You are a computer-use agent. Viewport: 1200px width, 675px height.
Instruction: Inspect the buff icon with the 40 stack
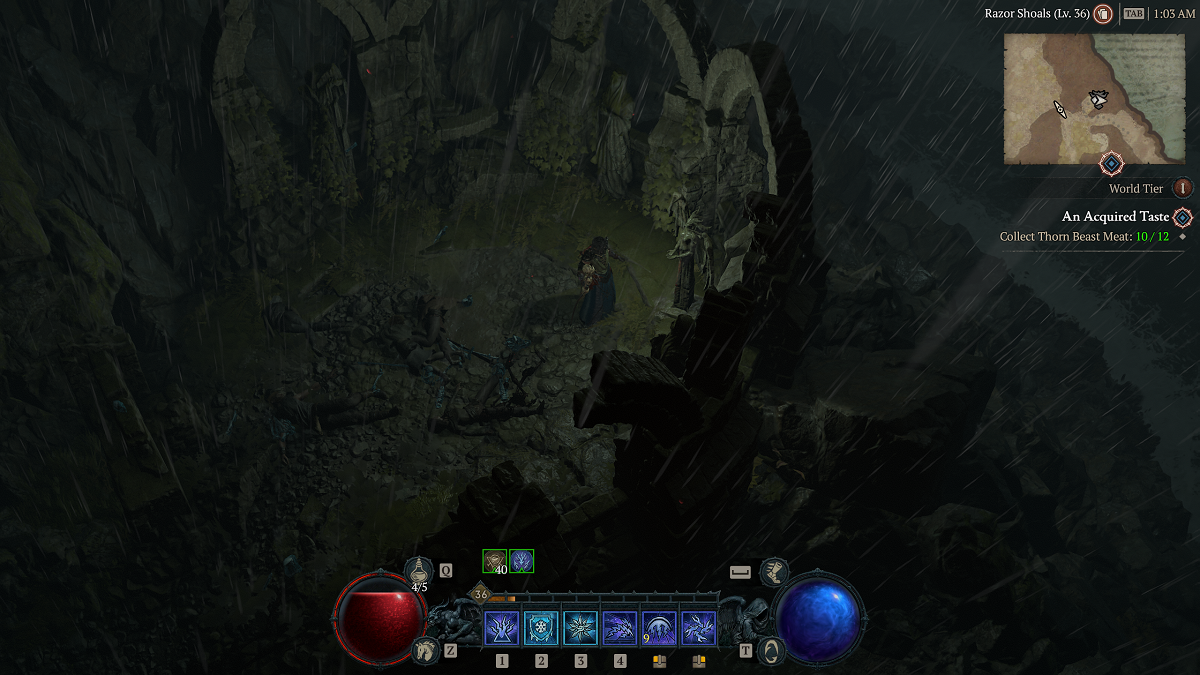click(495, 561)
